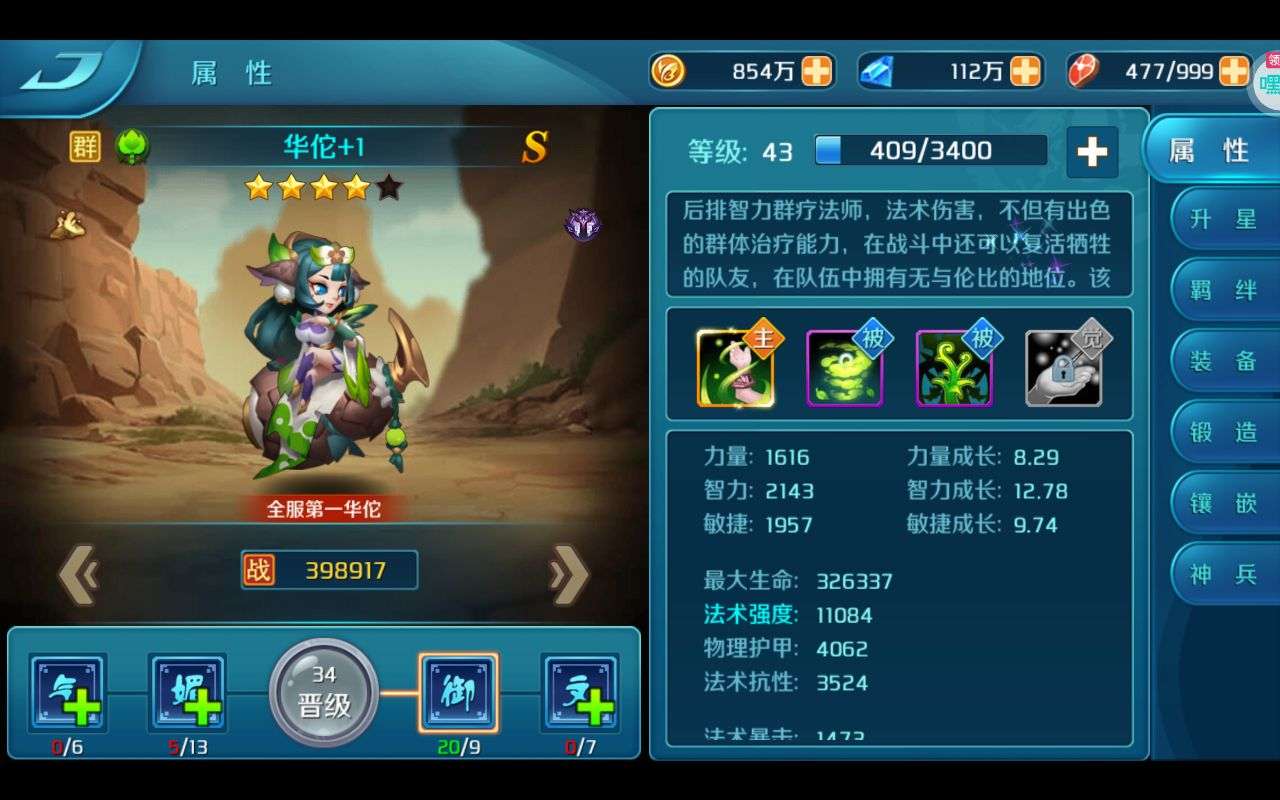Switch to the 锻造 forging tab
The height and width of the screenshot is (800, 1280).
[1223, 433]
